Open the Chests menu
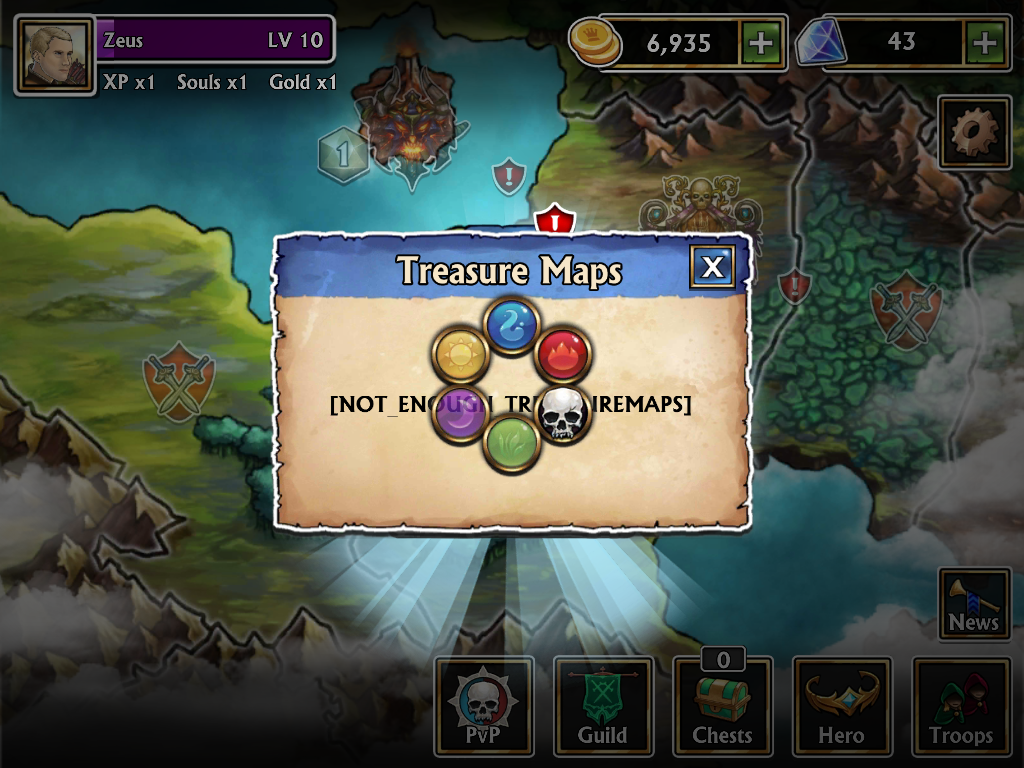 point(722,706)
